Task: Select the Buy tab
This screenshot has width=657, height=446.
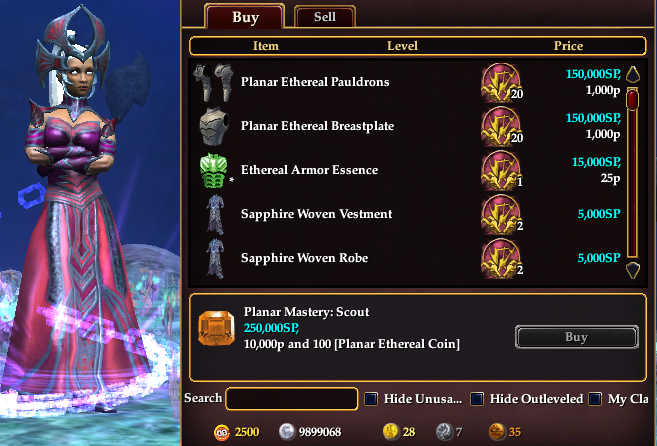Action: pos(245,17)
